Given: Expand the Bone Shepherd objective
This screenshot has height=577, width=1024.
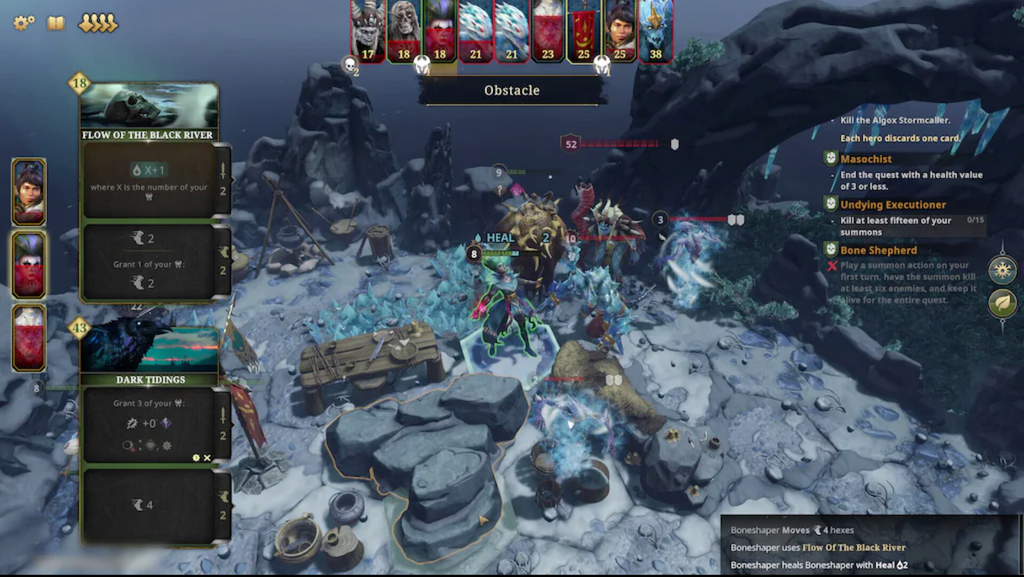Looking at the screenshot, I should 878,250.
